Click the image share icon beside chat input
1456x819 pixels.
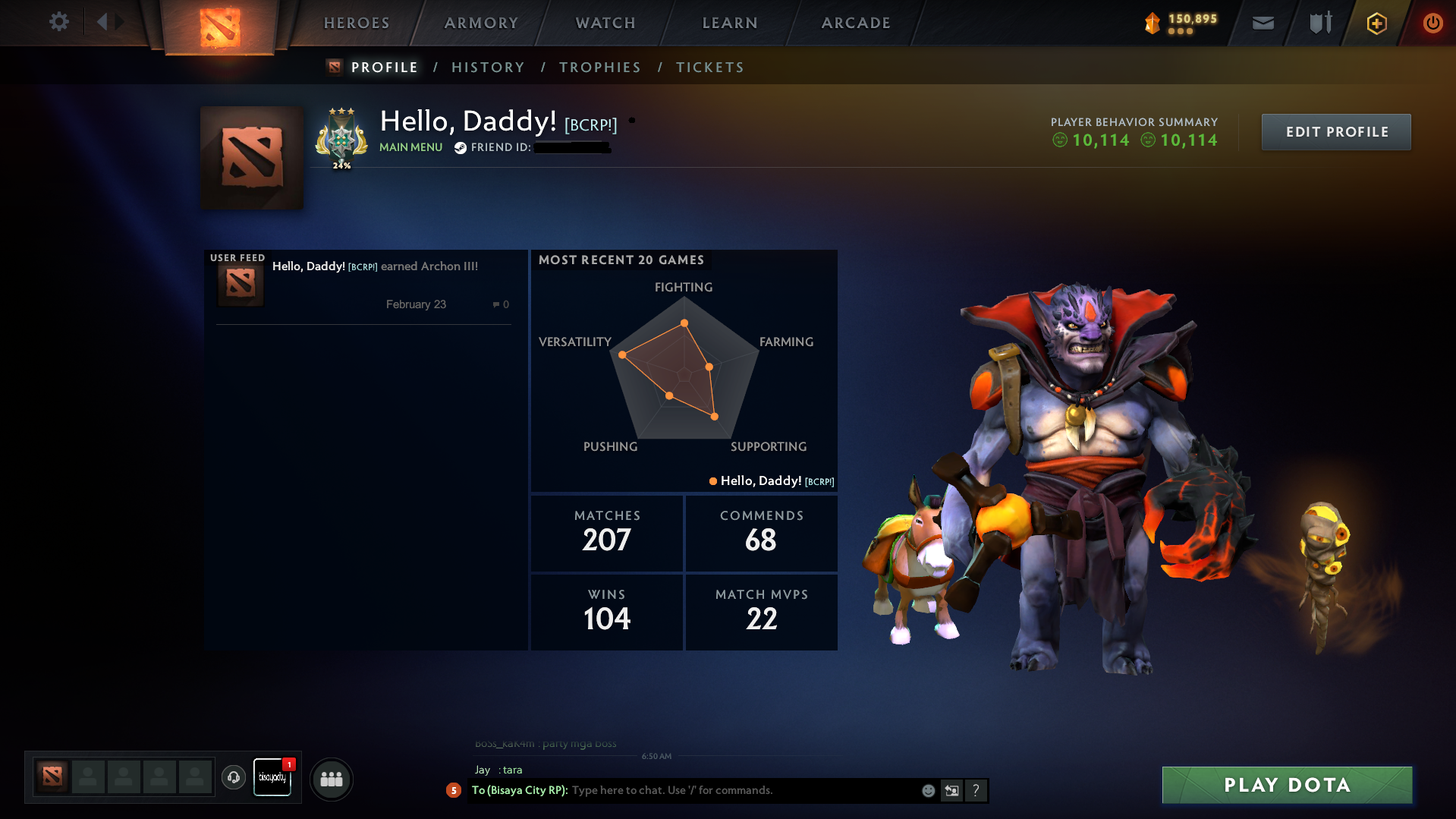click(952, 790)
